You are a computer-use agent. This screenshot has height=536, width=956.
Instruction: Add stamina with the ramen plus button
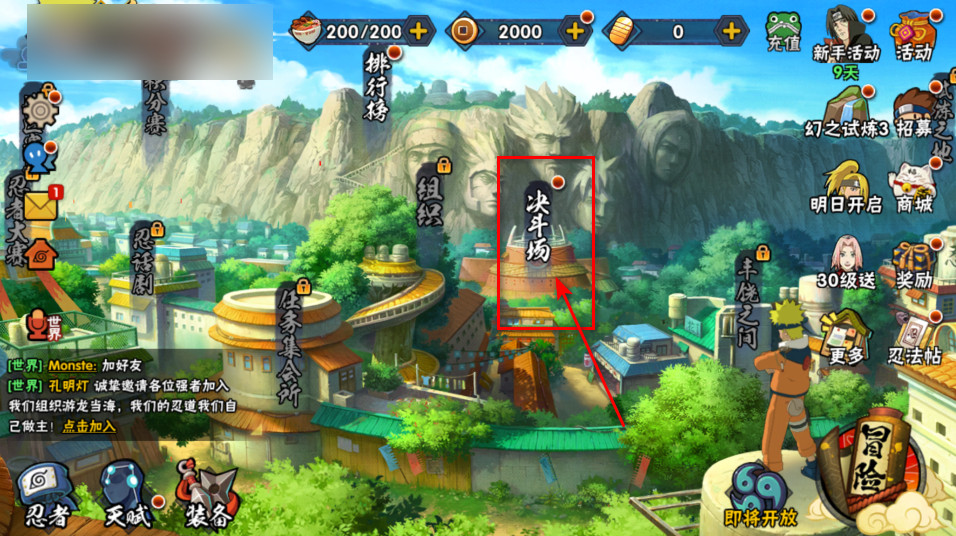[x=418, y=31]
